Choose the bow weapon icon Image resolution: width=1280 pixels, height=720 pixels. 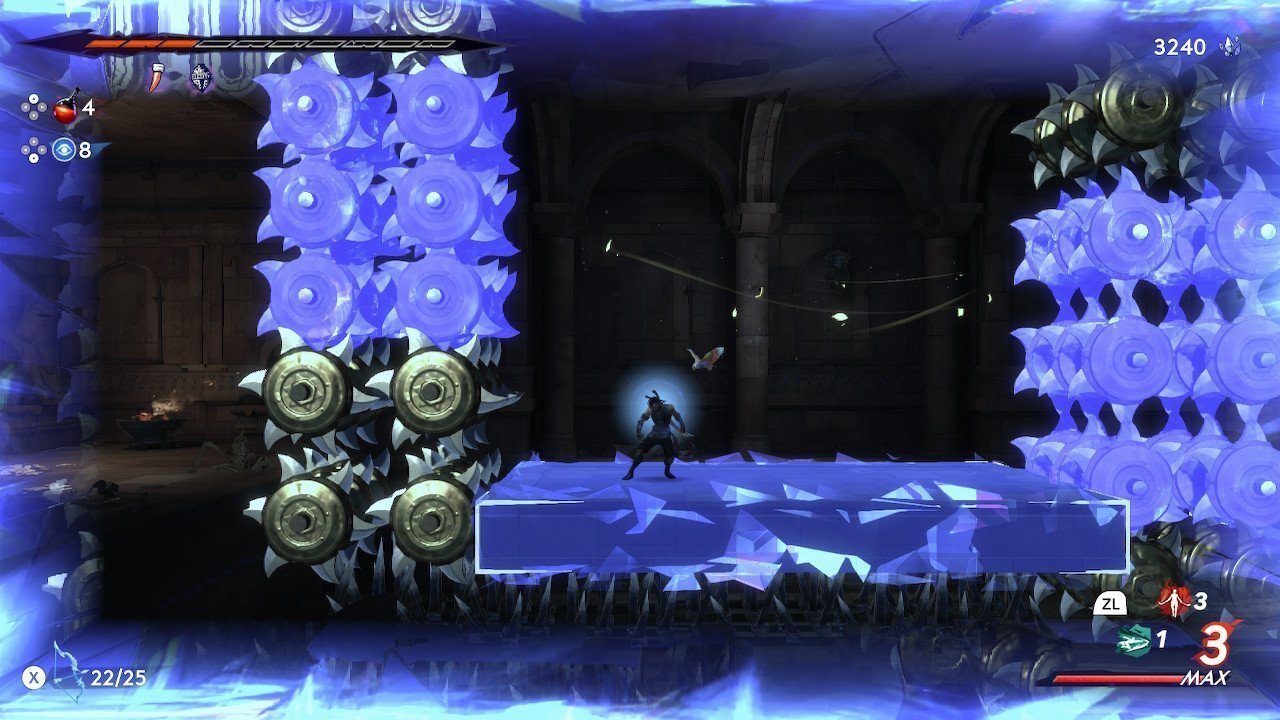(69, 672)
